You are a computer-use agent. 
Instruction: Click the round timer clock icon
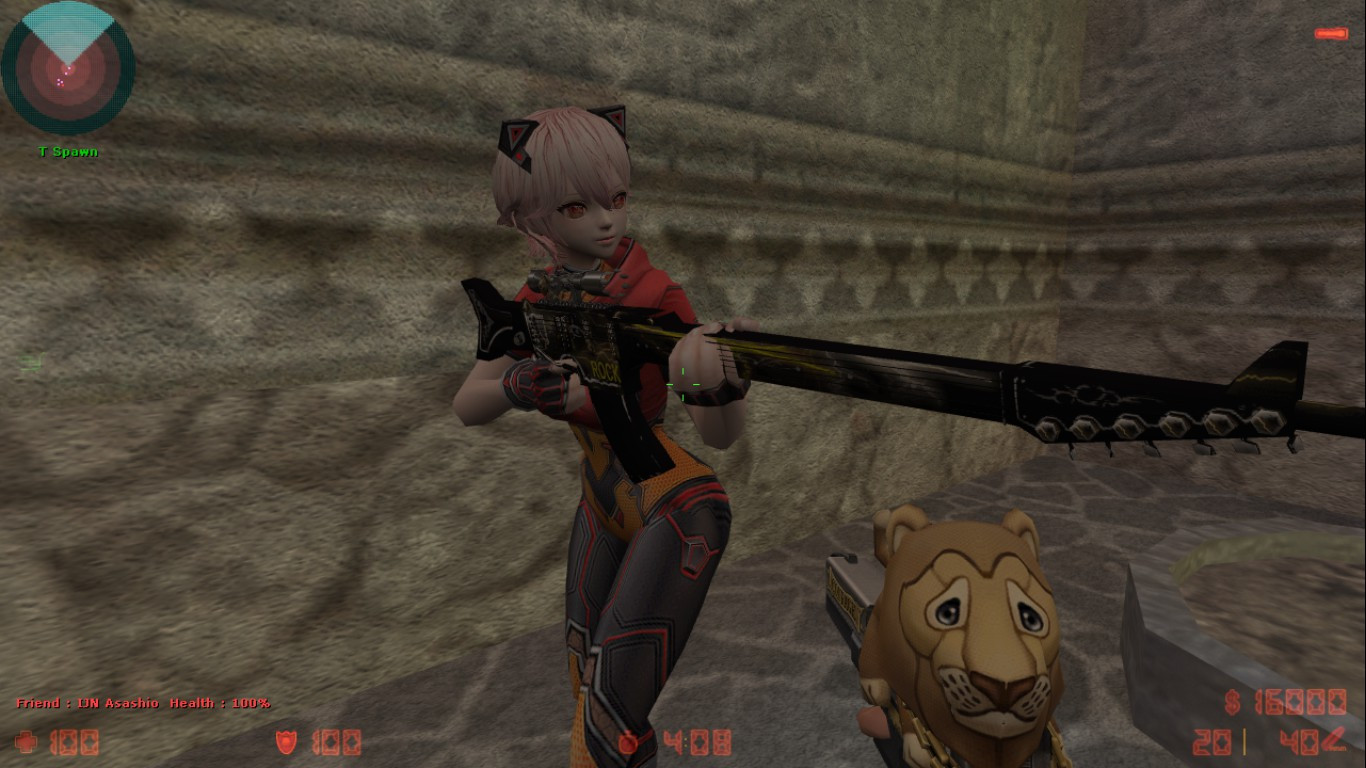click(630, 743)
